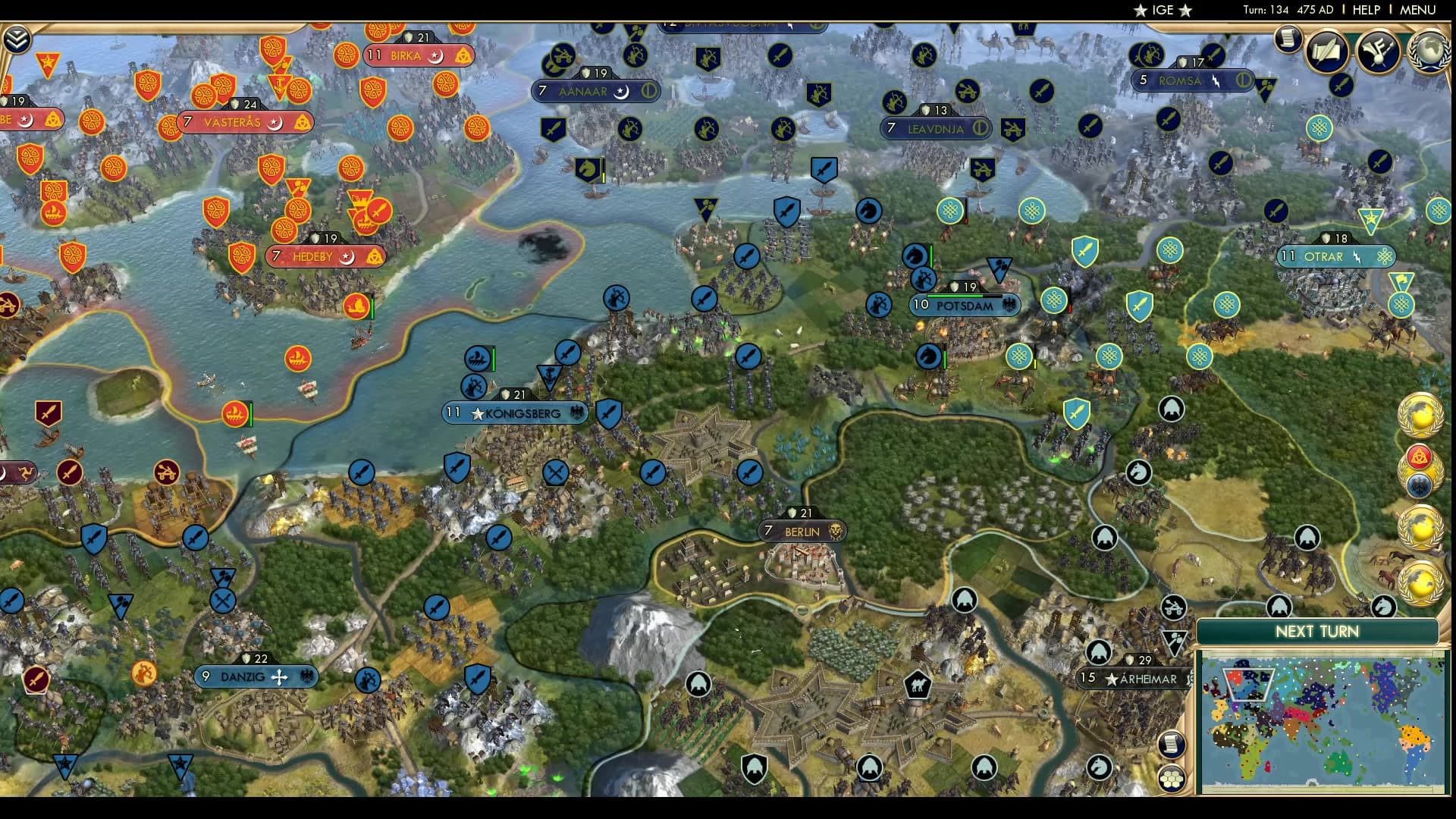
Task: Toggle Strategic View with the hex tiles icon
Action: point(1172,778)
